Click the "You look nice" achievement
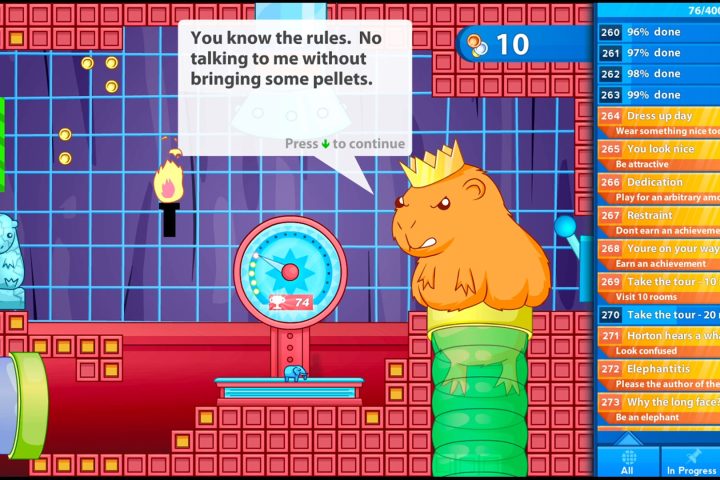Viewport: 720px width, 480px height. [658, 155]
